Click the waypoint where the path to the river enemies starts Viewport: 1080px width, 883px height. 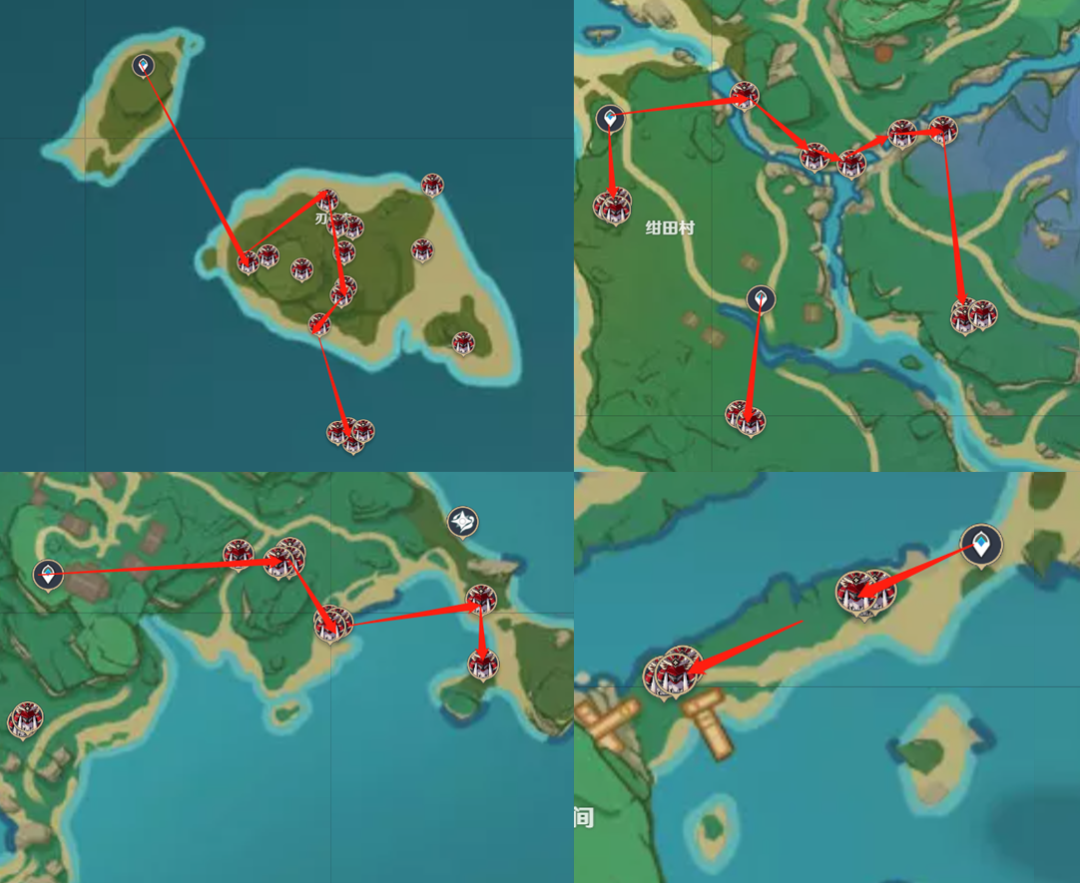click(x=610, y=118)
